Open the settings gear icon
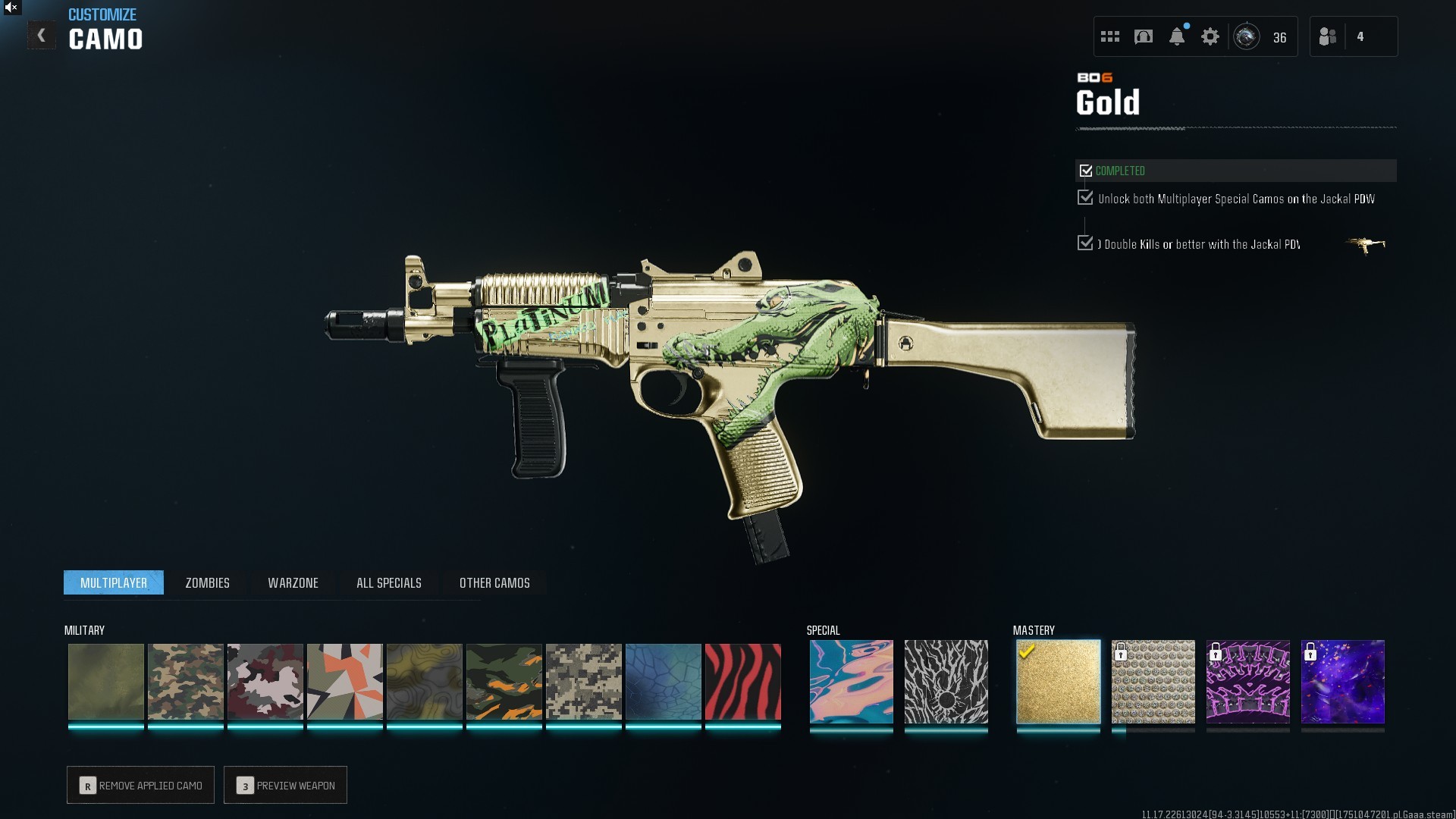 [1210, 36]
